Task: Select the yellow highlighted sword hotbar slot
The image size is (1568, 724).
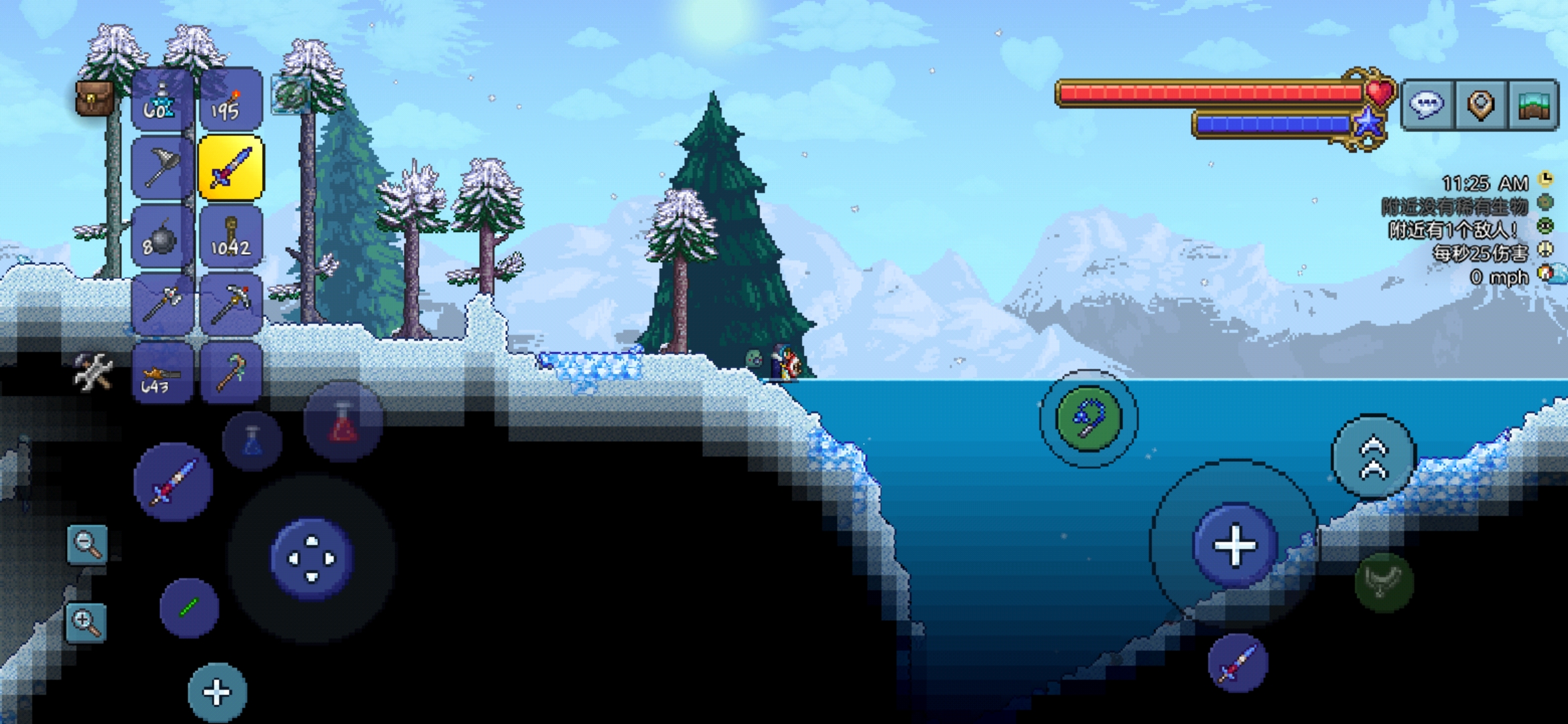Action: click(231, 168)
